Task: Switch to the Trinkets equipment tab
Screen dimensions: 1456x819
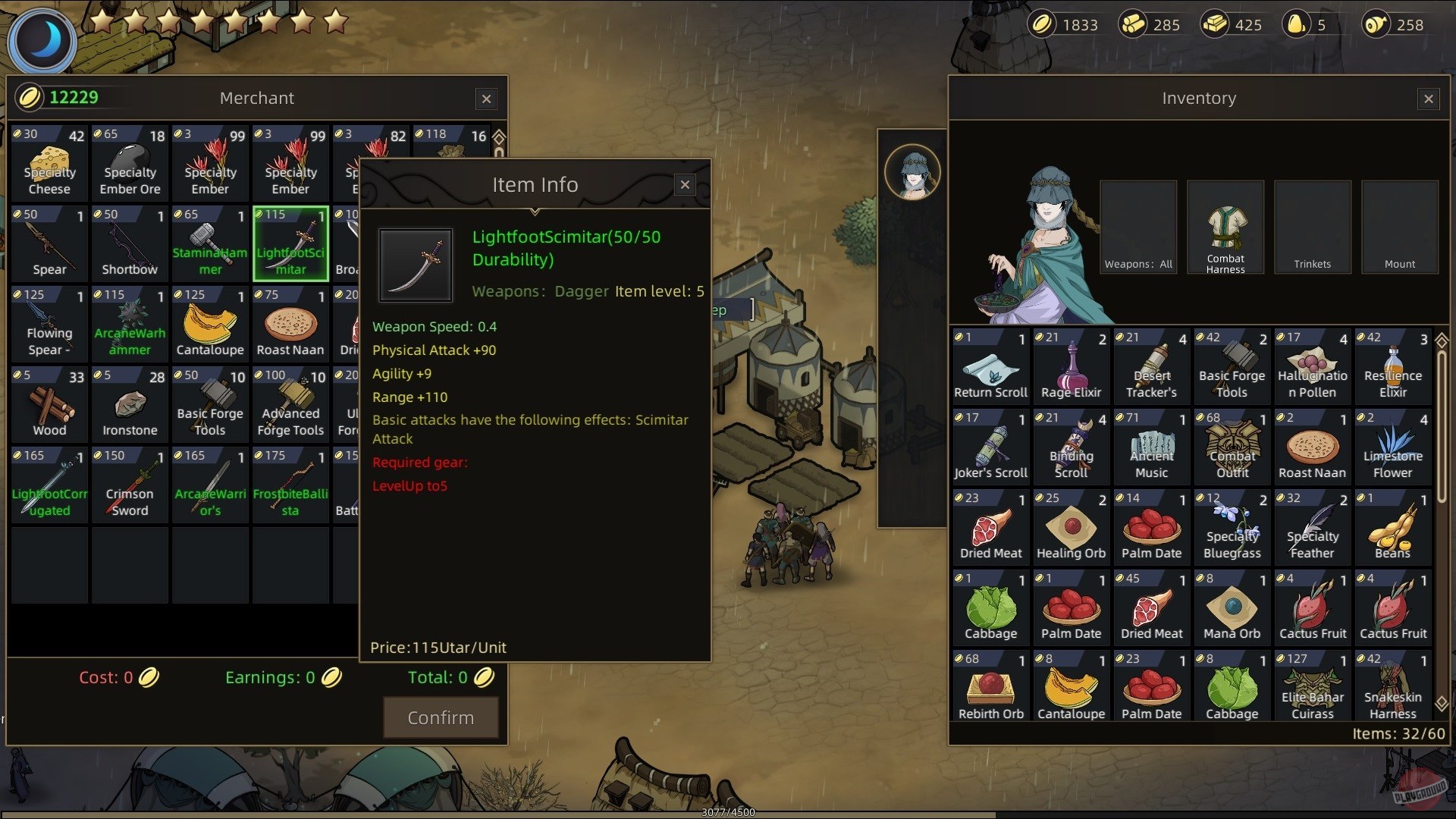Action: [x=1312, y=227]
